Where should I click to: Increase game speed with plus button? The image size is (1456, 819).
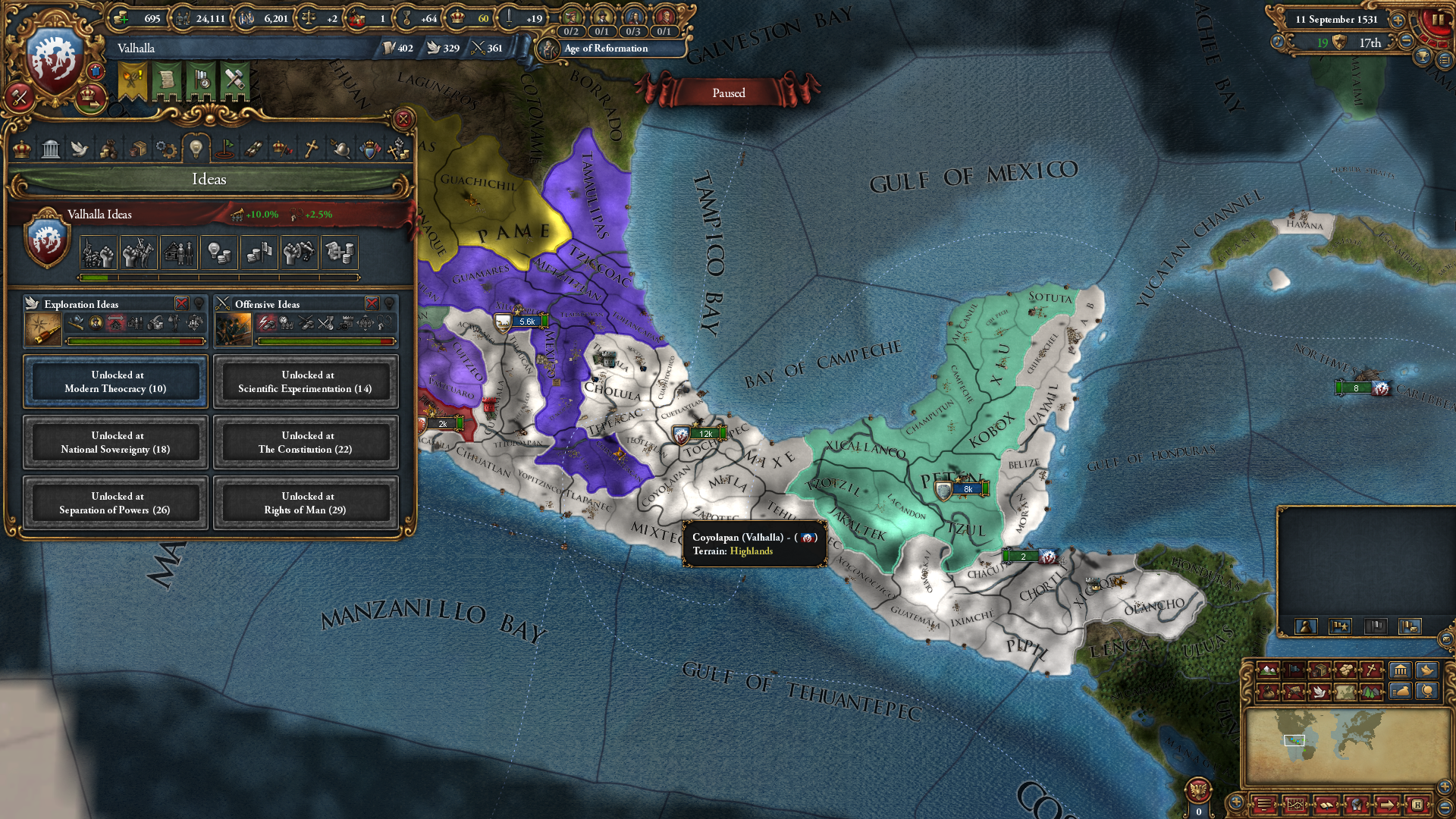(1398, 20)
